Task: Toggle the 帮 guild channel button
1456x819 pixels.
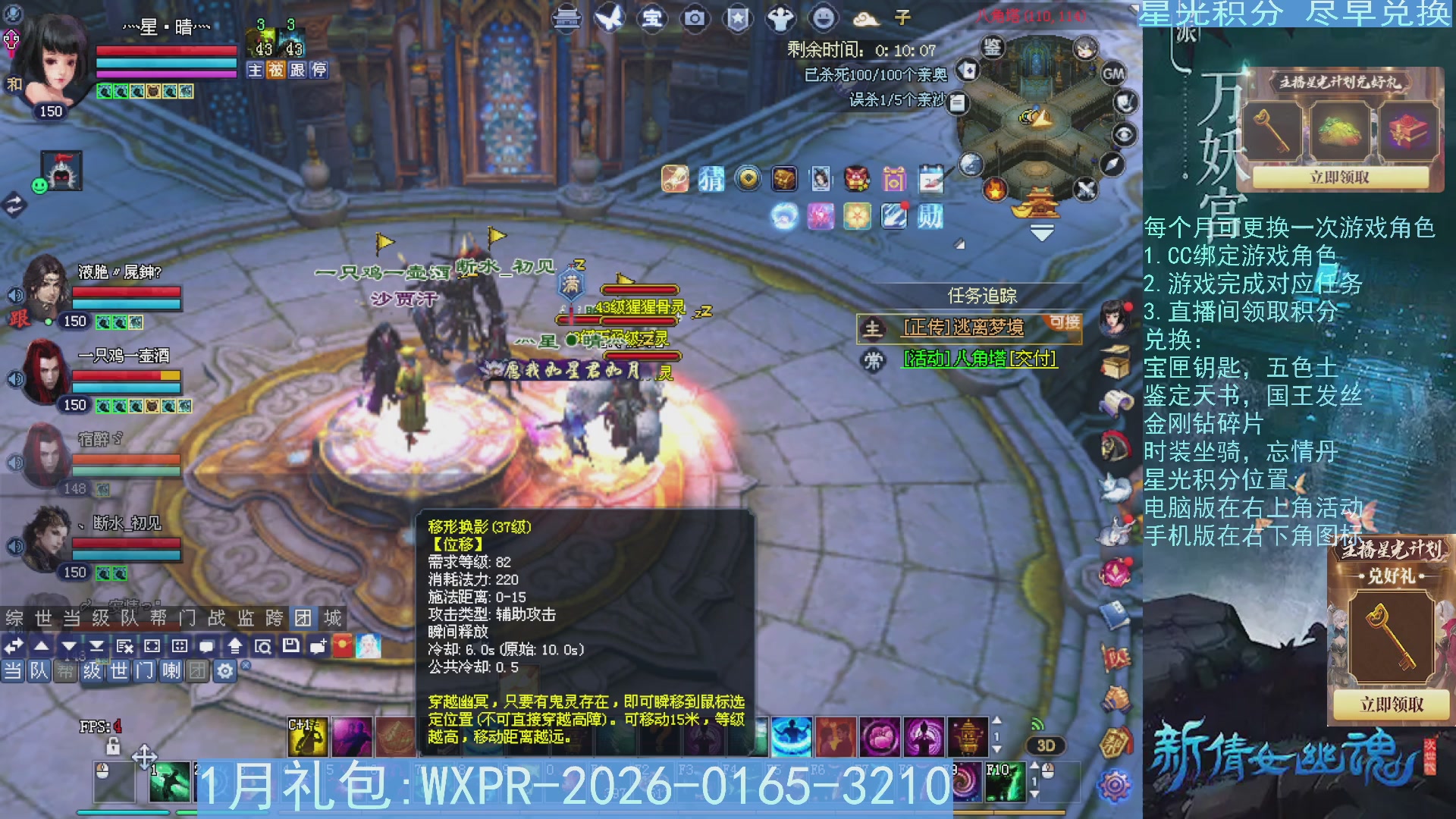Action: point(65,672)
